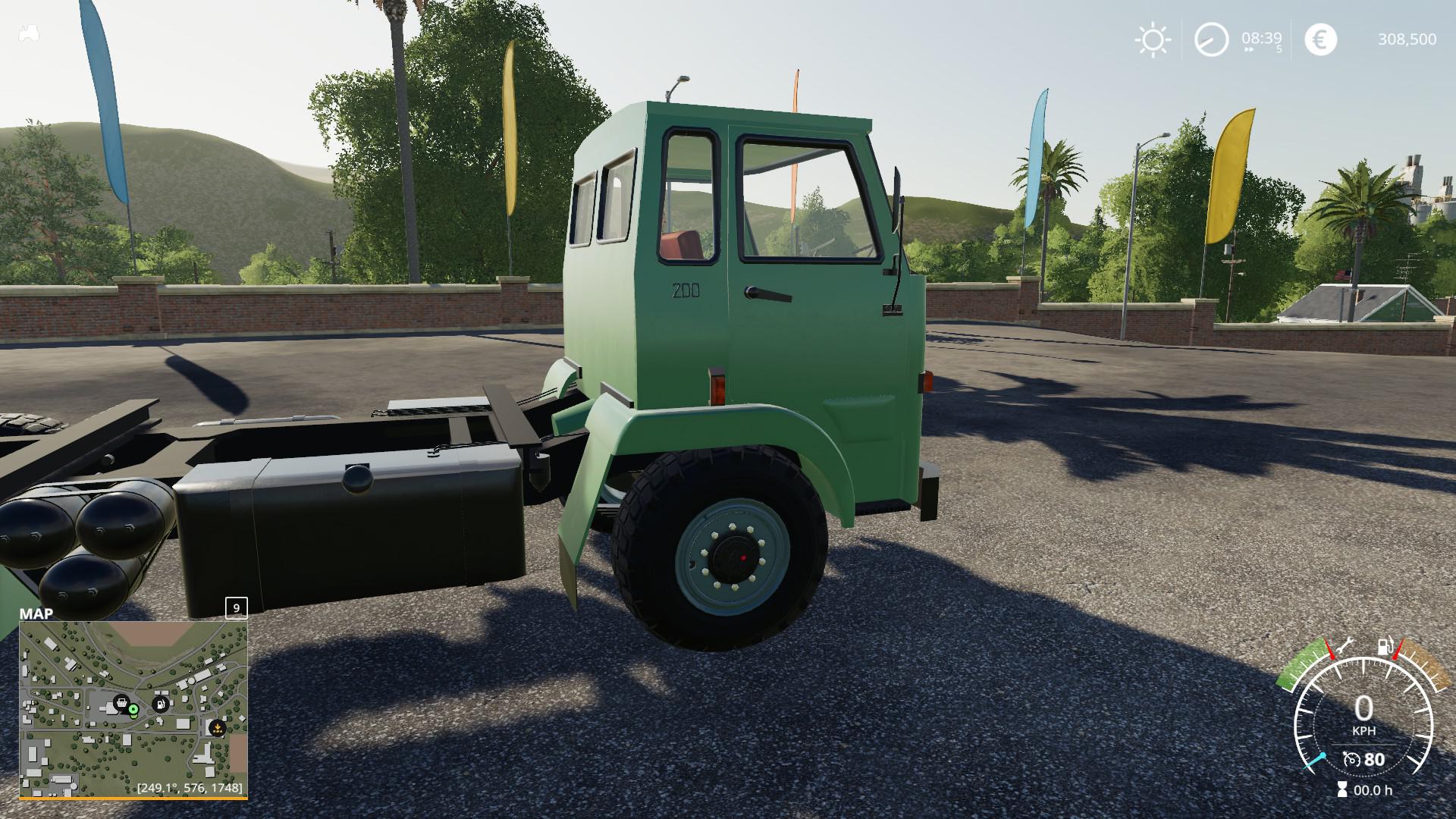1456x819 pixels.
Task: Select the cruise control icon showing 80
Action: [1363, 759]
